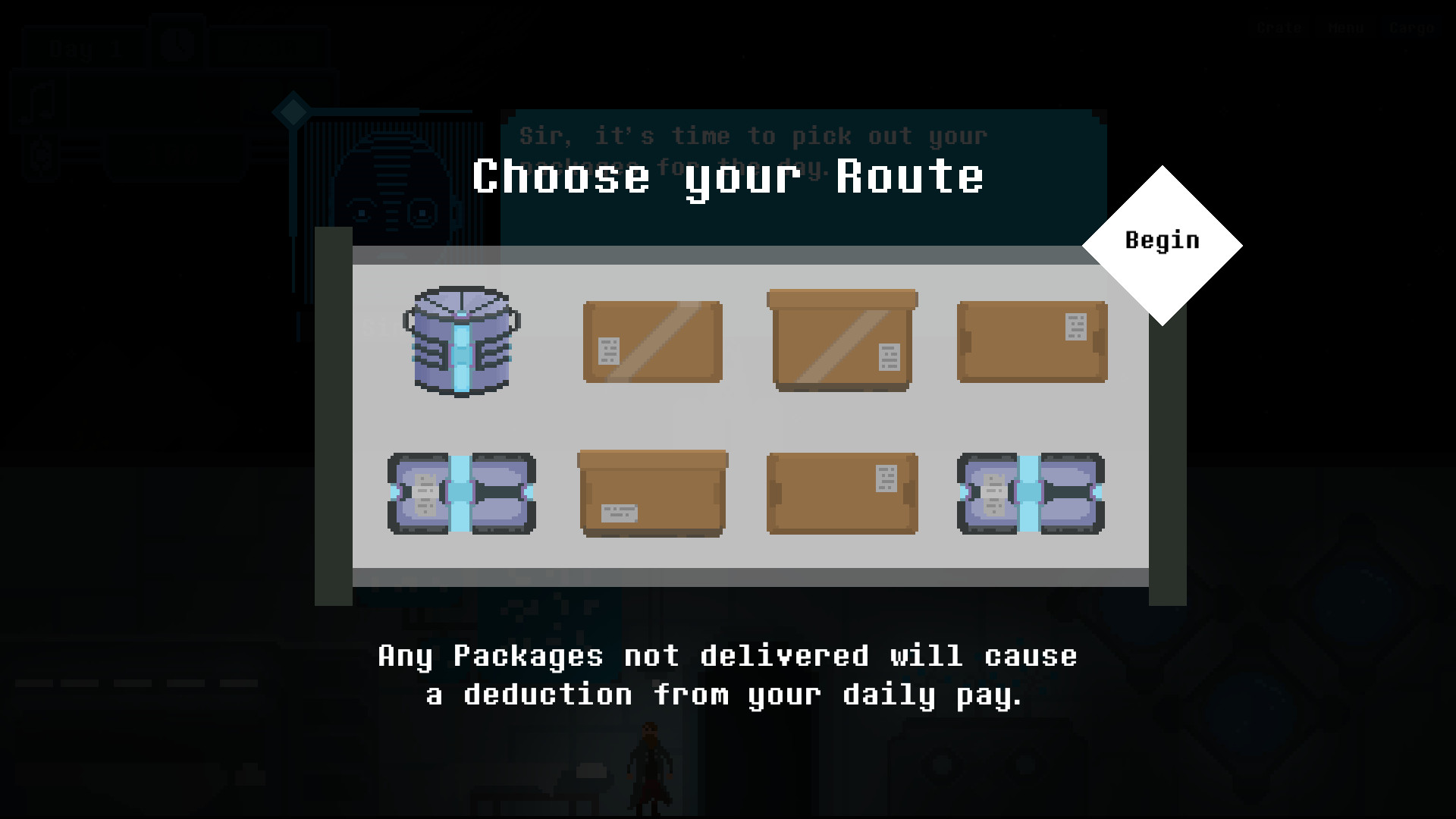
Task: Toggle selection of the left armored sci-fi crate
Action: [463, 494]
